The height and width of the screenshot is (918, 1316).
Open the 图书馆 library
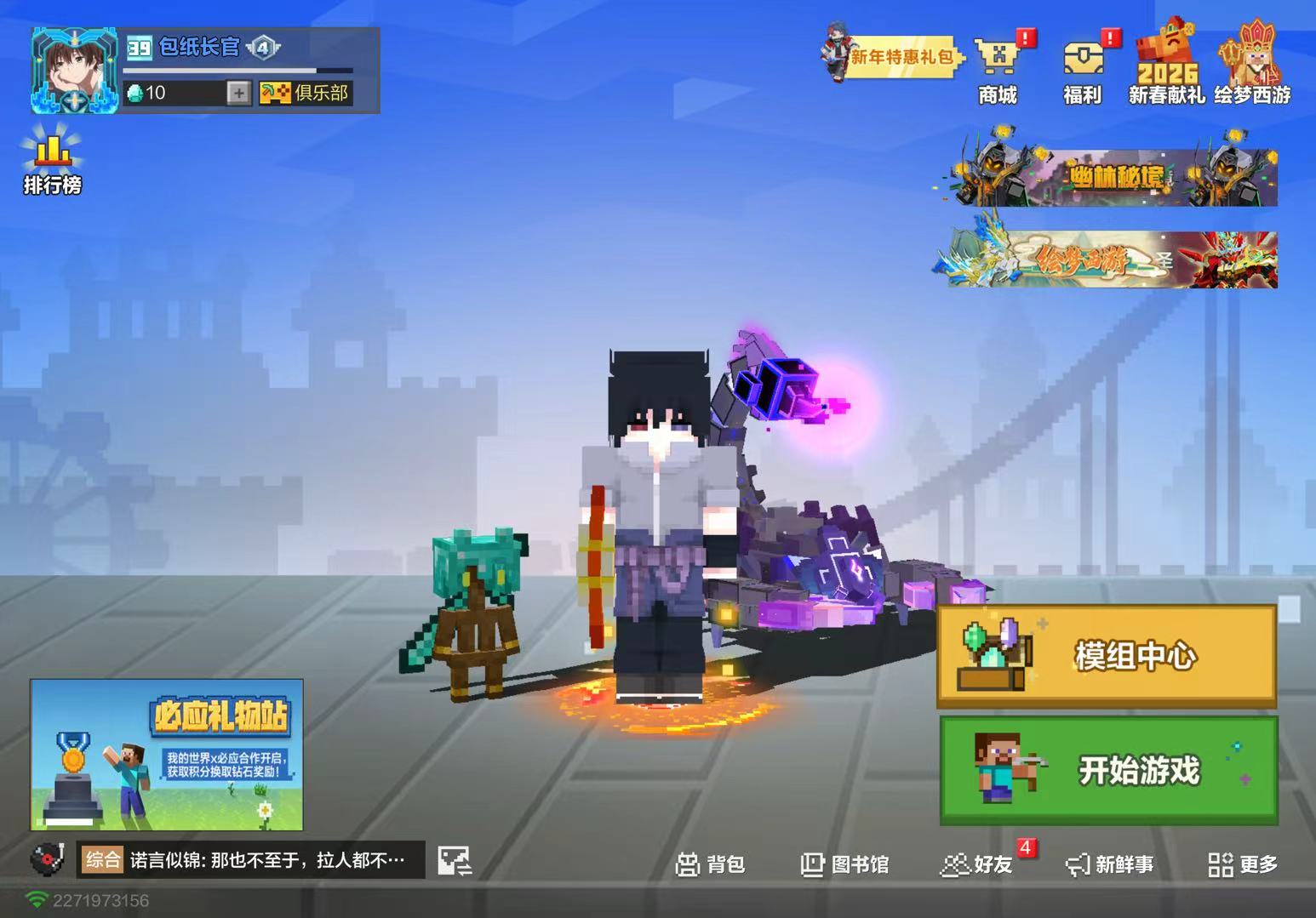click(844, 865)
